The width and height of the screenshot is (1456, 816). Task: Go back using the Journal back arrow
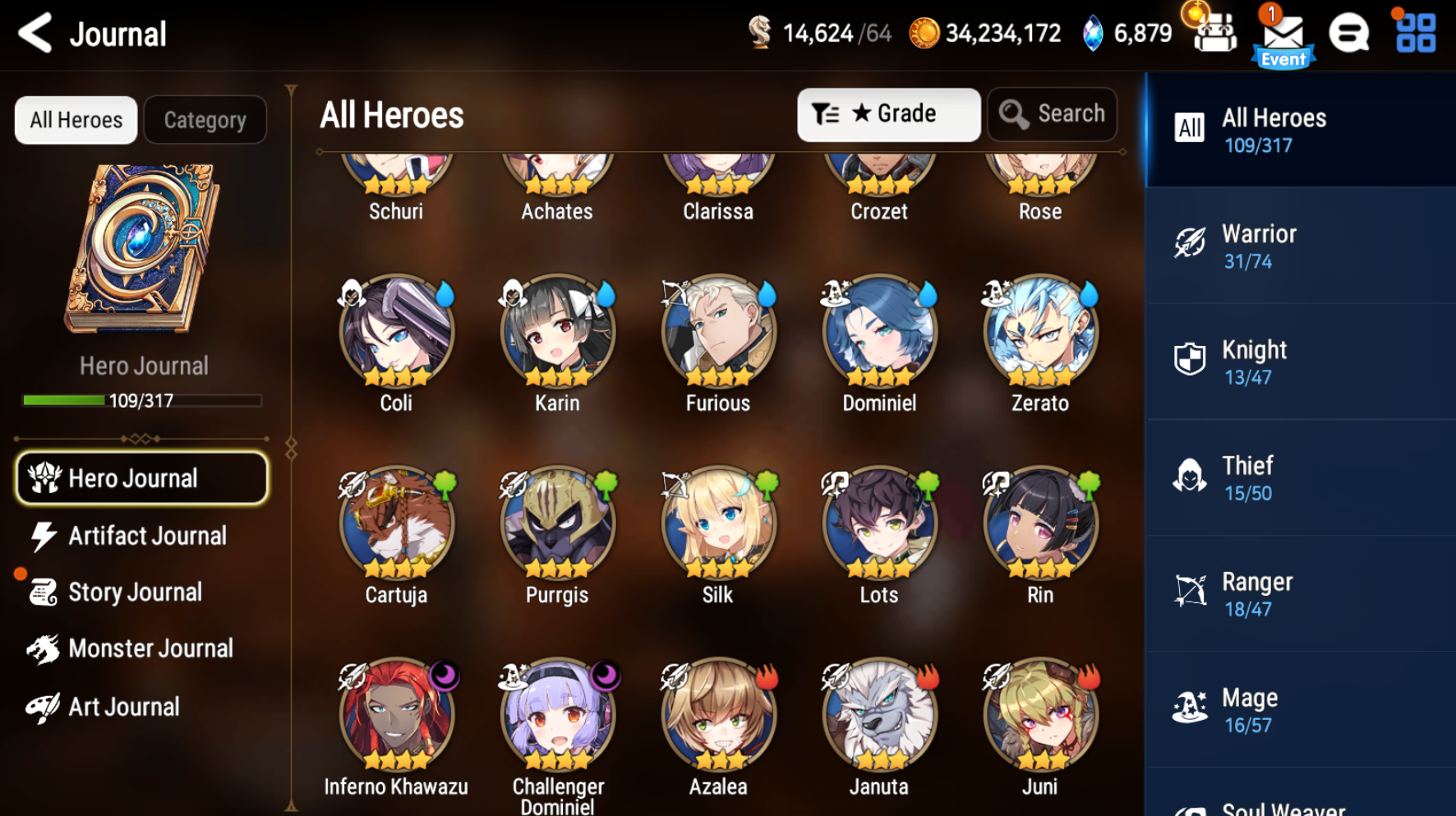34,34
